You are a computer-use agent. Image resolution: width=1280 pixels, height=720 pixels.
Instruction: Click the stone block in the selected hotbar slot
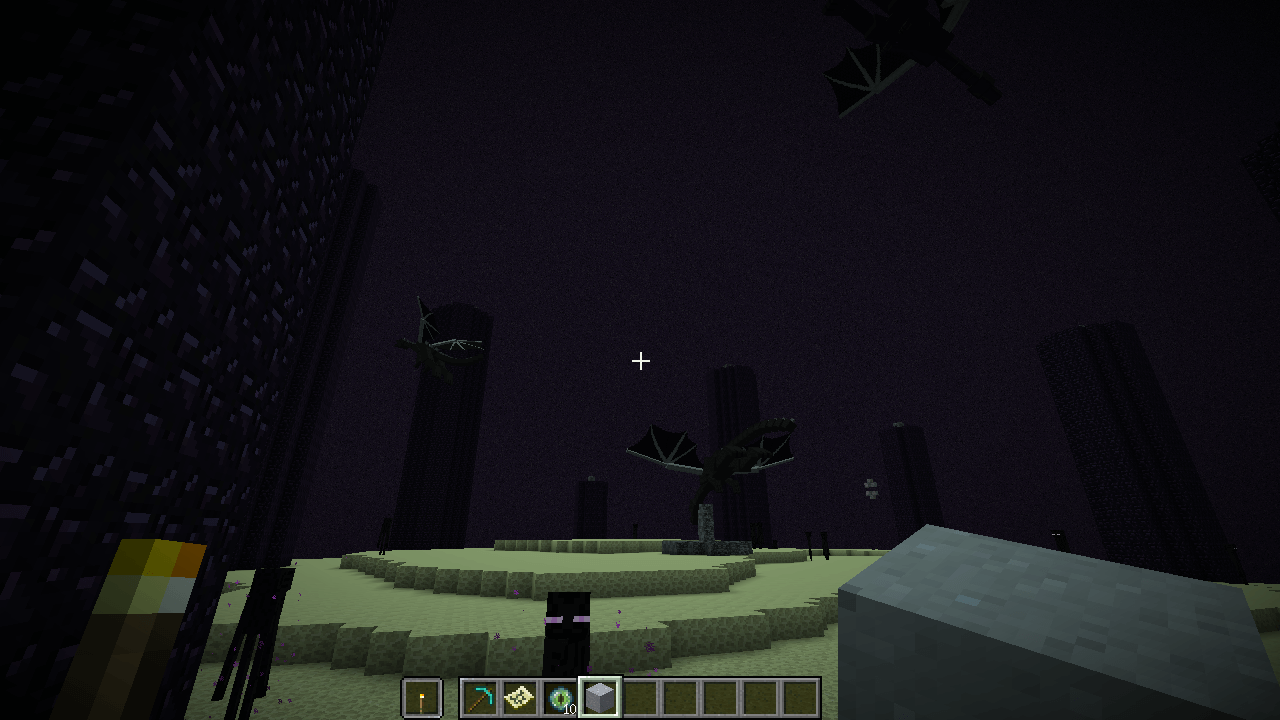coord(597,696)
